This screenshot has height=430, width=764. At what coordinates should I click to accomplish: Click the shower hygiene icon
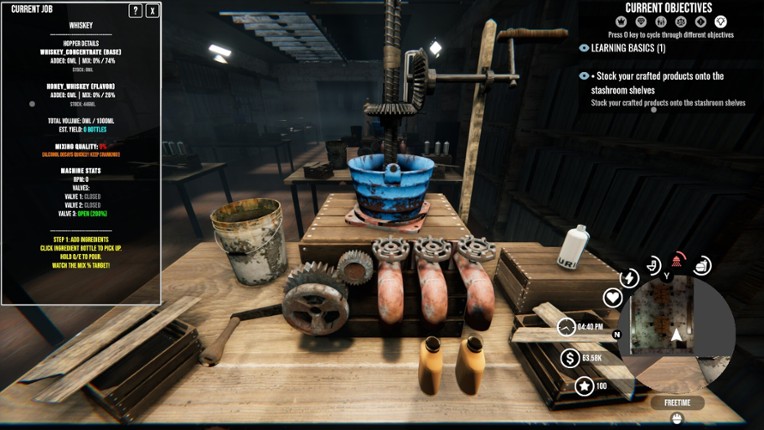(679, 260)
